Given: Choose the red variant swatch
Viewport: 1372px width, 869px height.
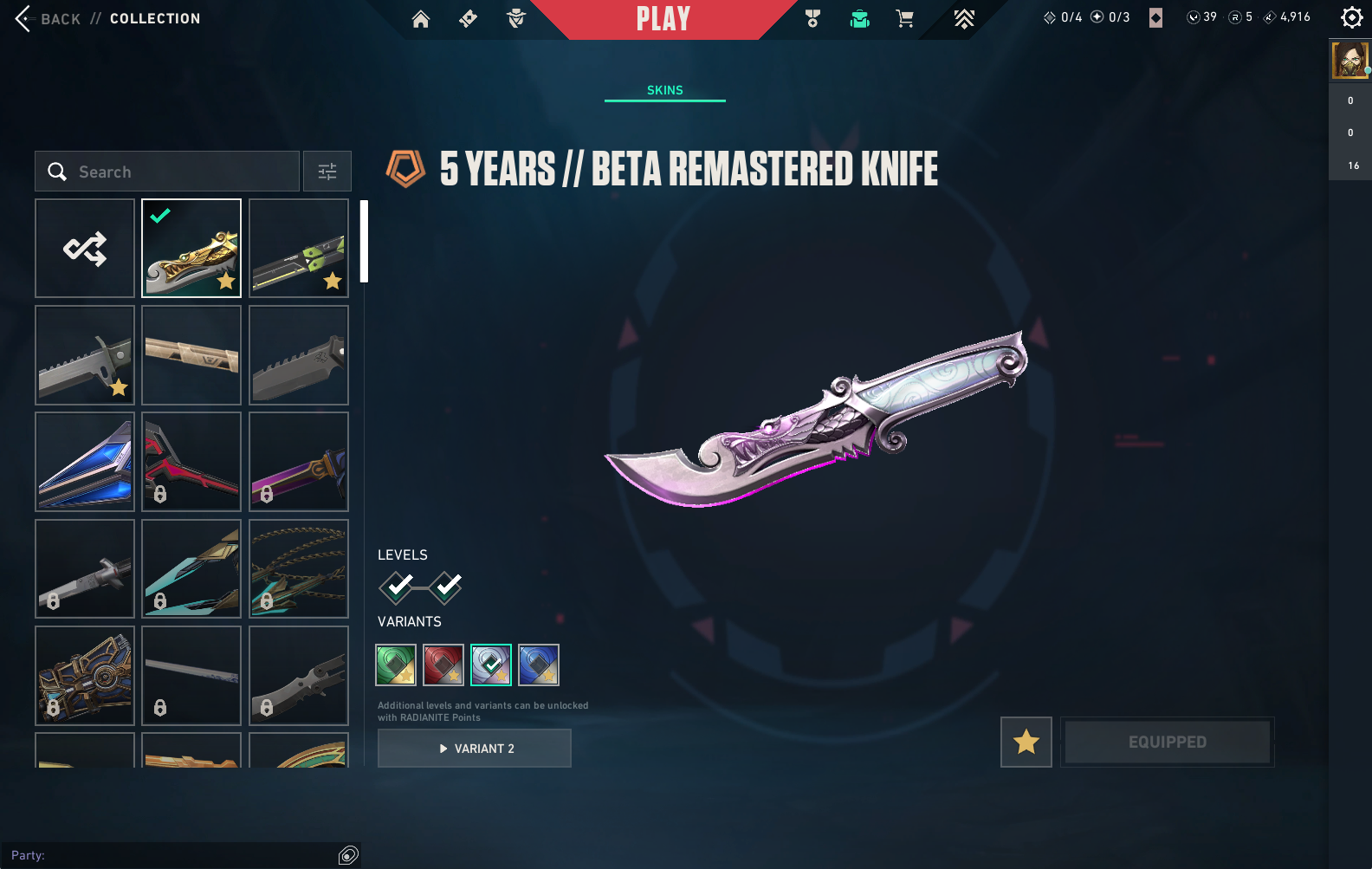Looking at the screenshot, I should [443, 665].
